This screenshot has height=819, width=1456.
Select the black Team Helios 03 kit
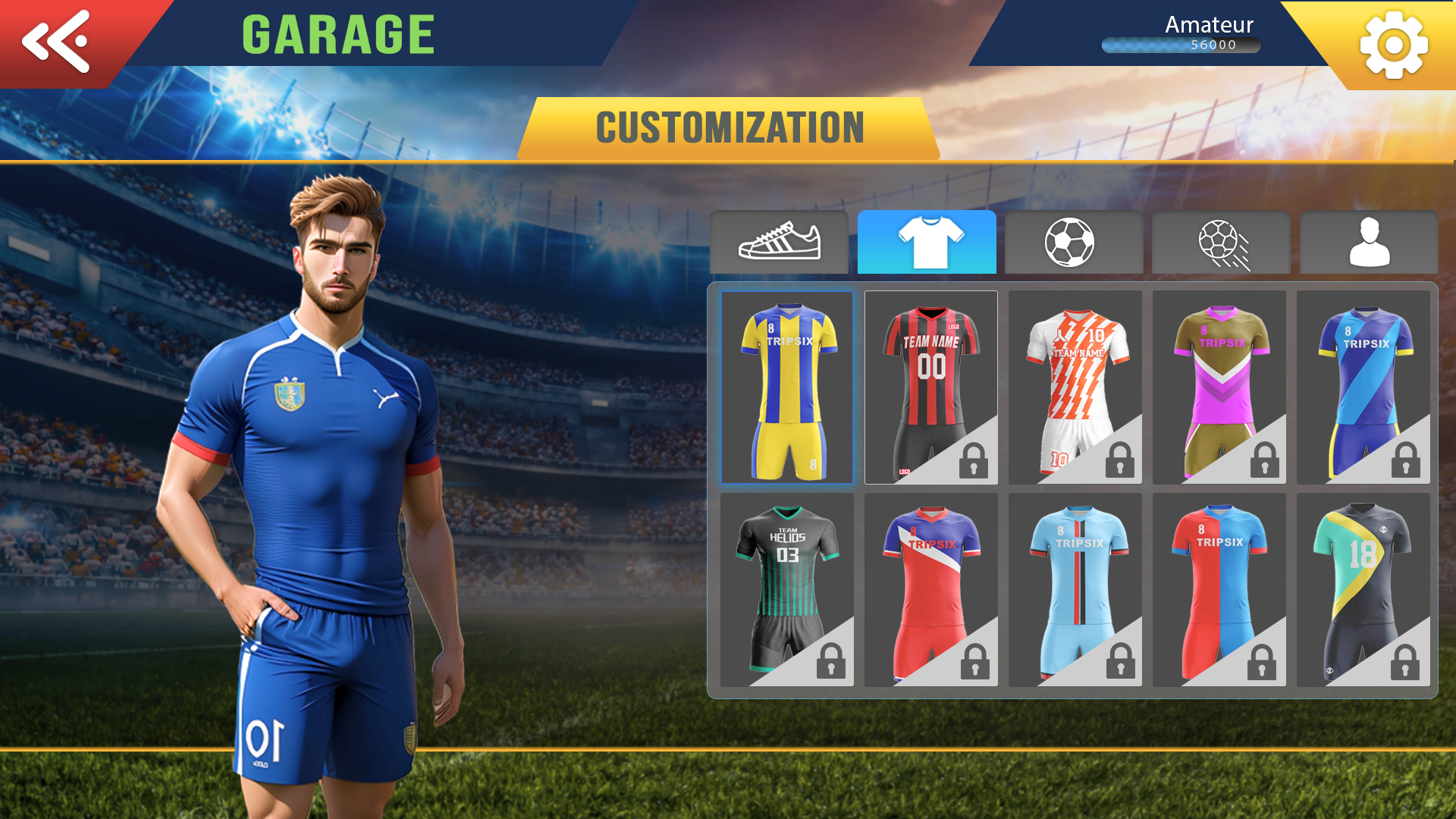click(787, 590)
